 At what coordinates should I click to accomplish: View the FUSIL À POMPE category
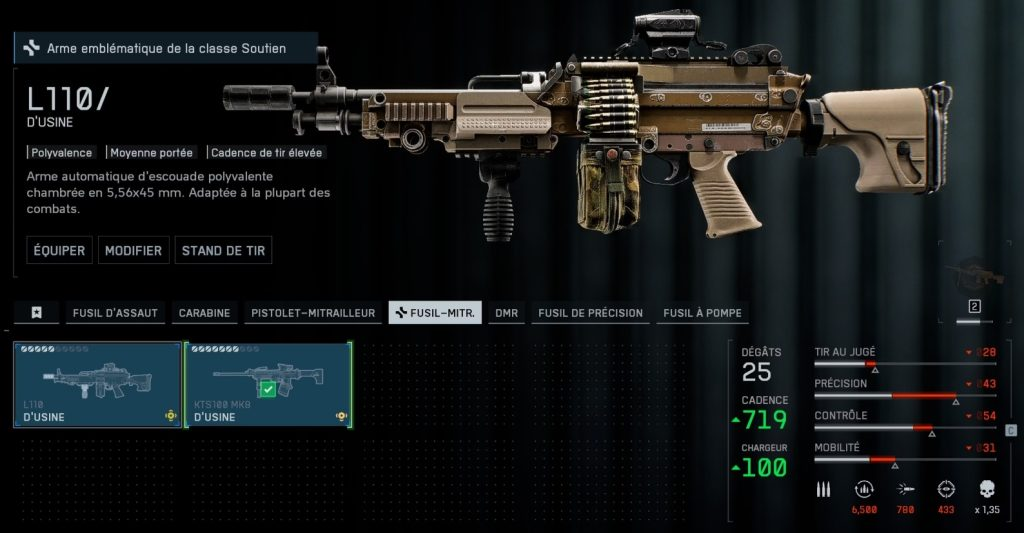702,313
